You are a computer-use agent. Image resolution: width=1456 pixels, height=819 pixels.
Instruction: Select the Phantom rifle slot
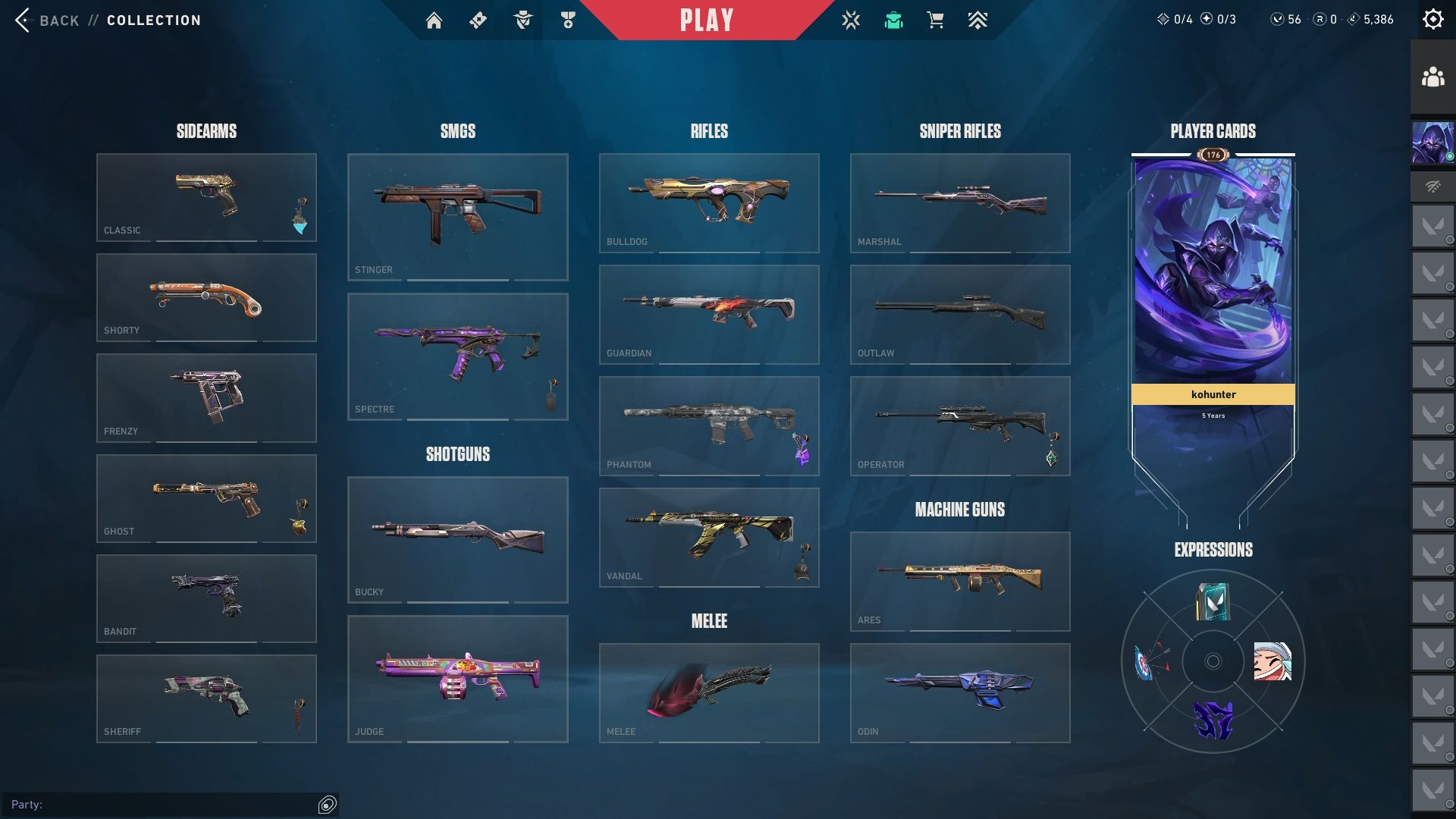pos(709,425)
